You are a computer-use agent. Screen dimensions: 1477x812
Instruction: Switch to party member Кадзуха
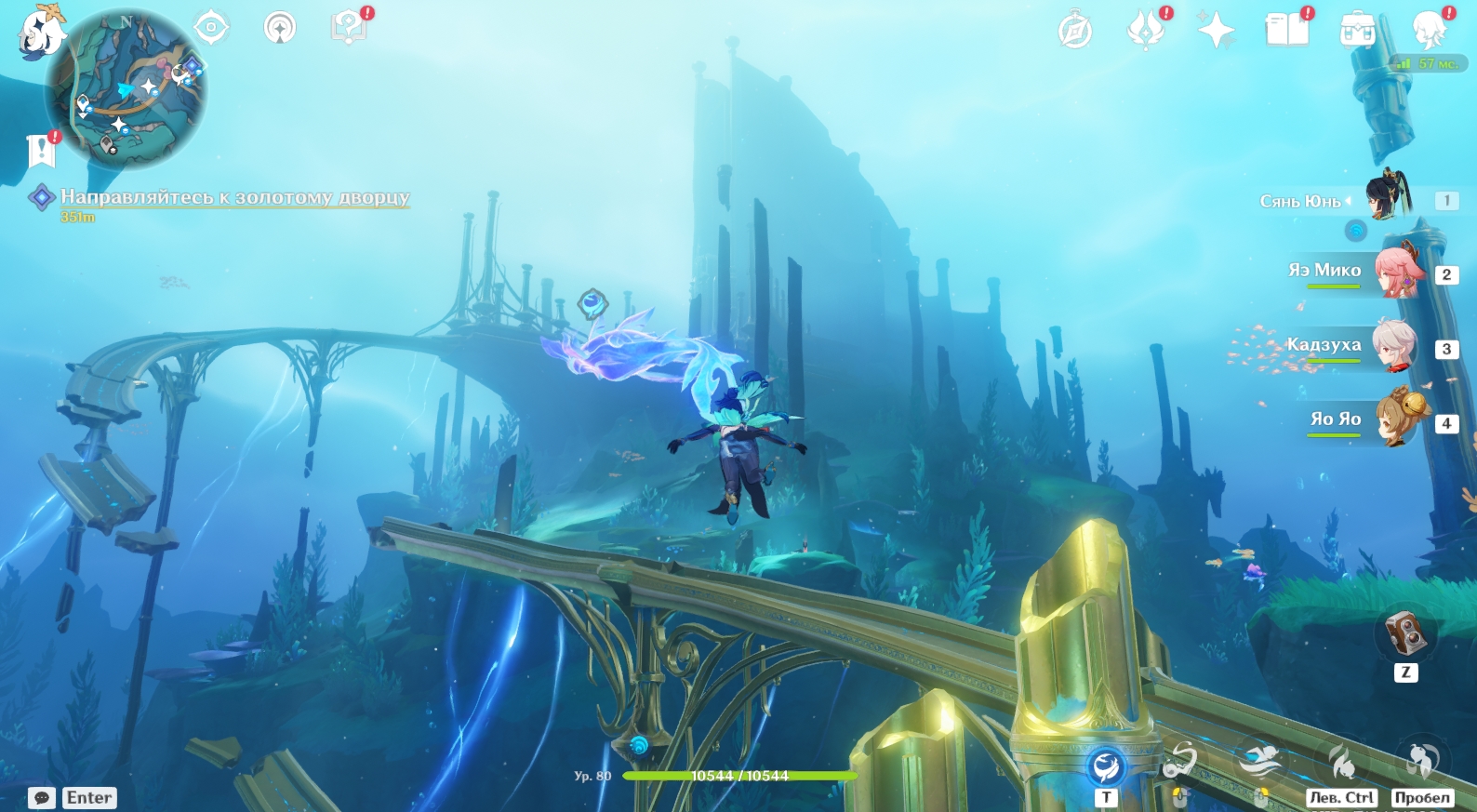click(1394, 345)
